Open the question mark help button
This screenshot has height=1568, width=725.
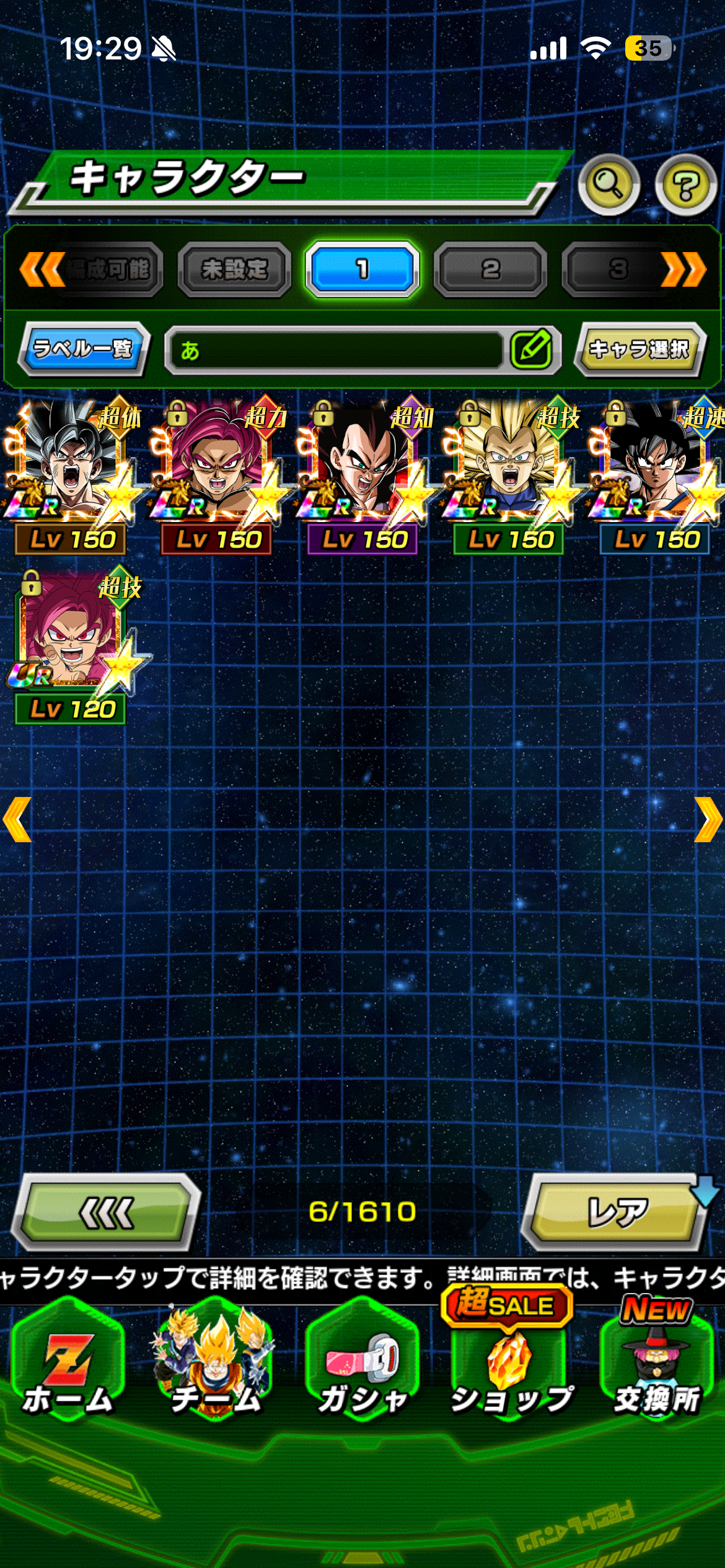click(685, 185)
